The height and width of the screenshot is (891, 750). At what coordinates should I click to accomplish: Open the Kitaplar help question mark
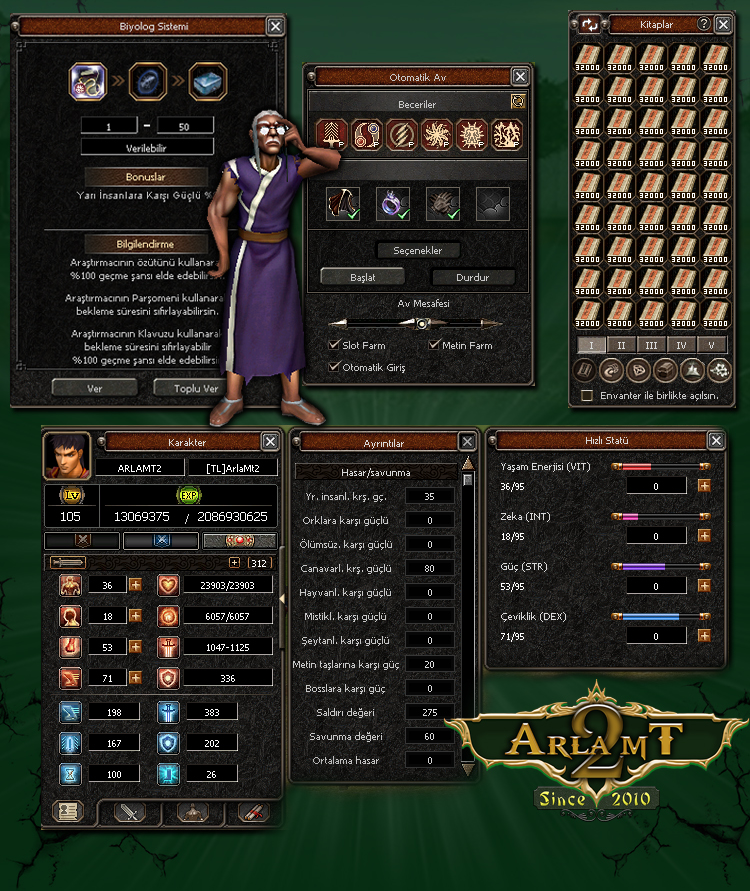704,24
